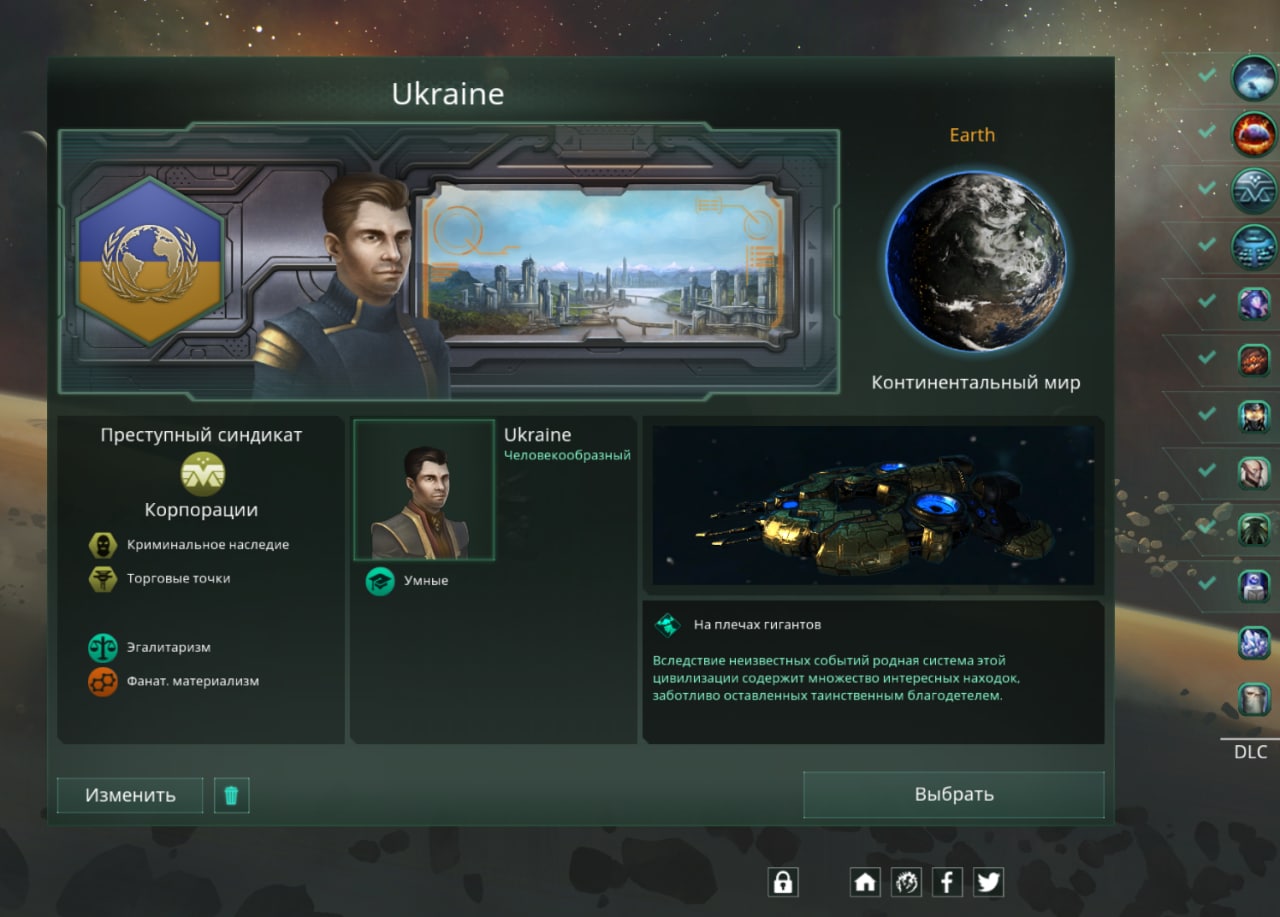Open the home icon link

pyautogui.click(x=865, y=881)
